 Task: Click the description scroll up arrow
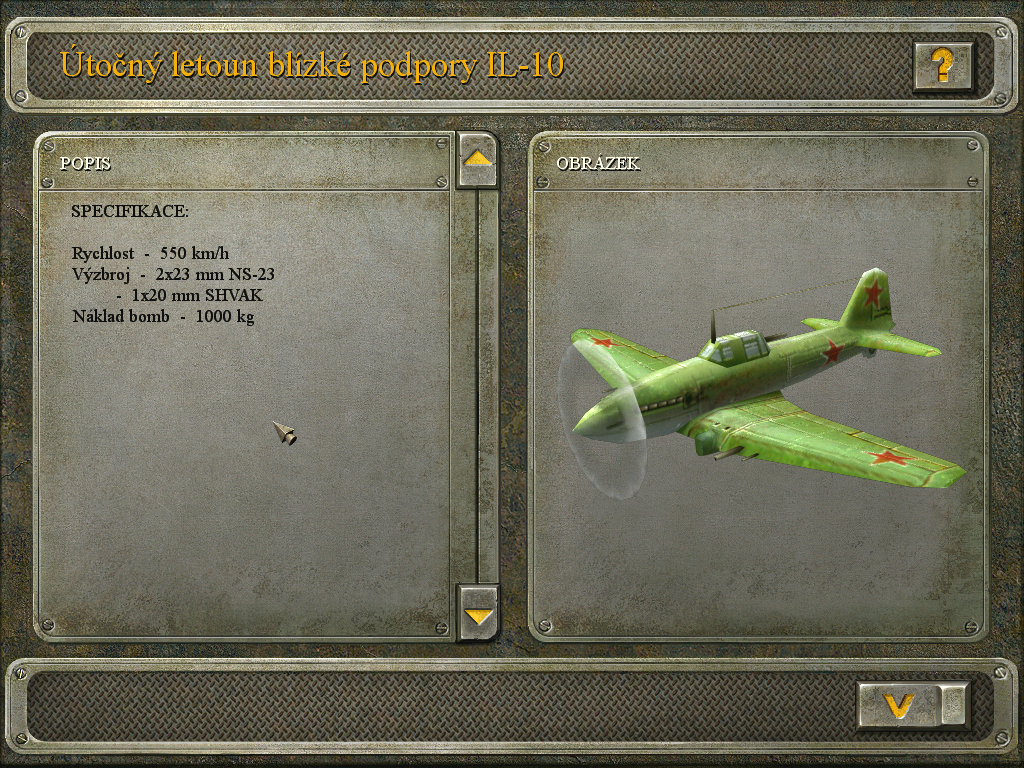click(x=477, y=159)
